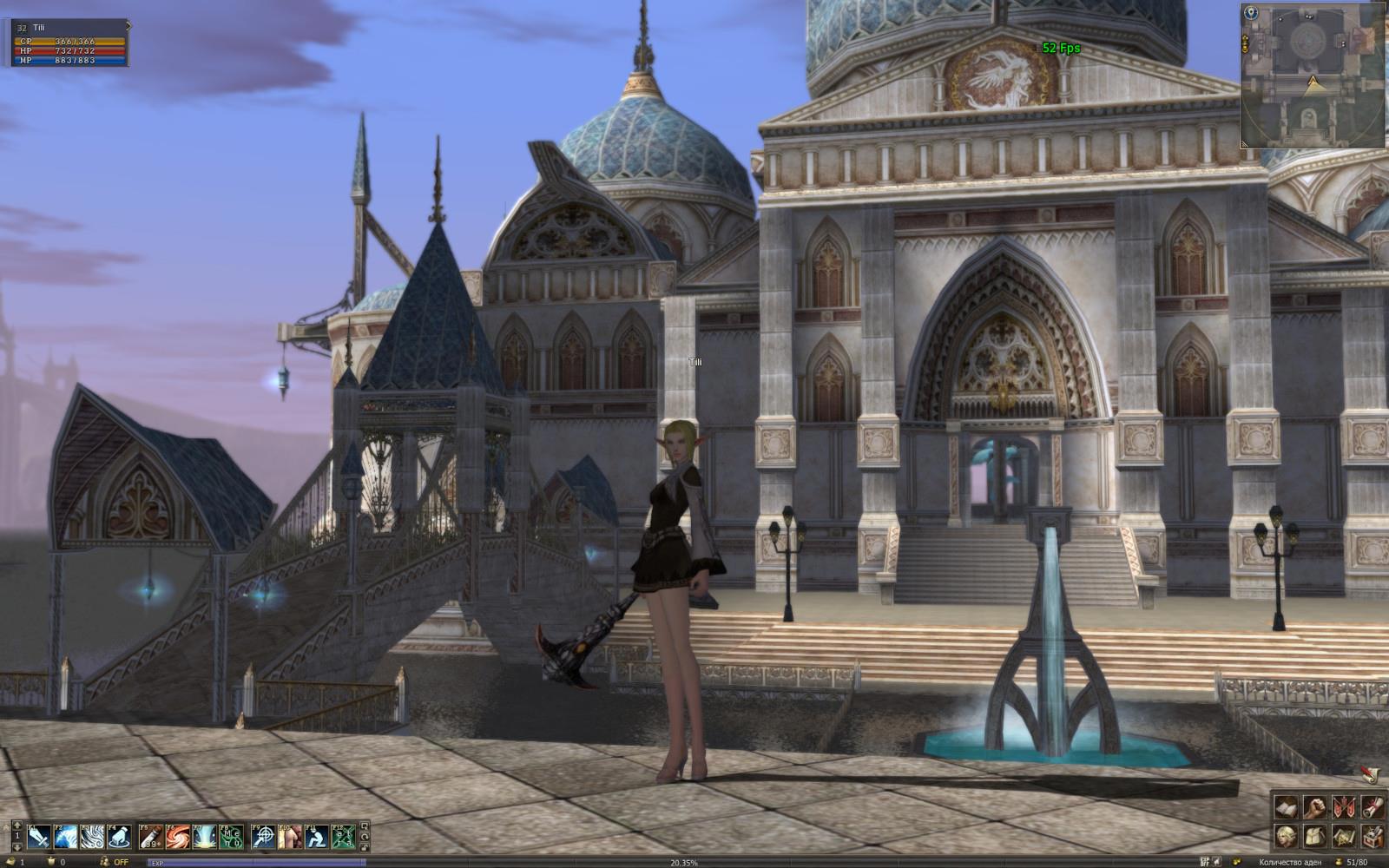Open the clan window with crossed banners

pos(1344,806)
